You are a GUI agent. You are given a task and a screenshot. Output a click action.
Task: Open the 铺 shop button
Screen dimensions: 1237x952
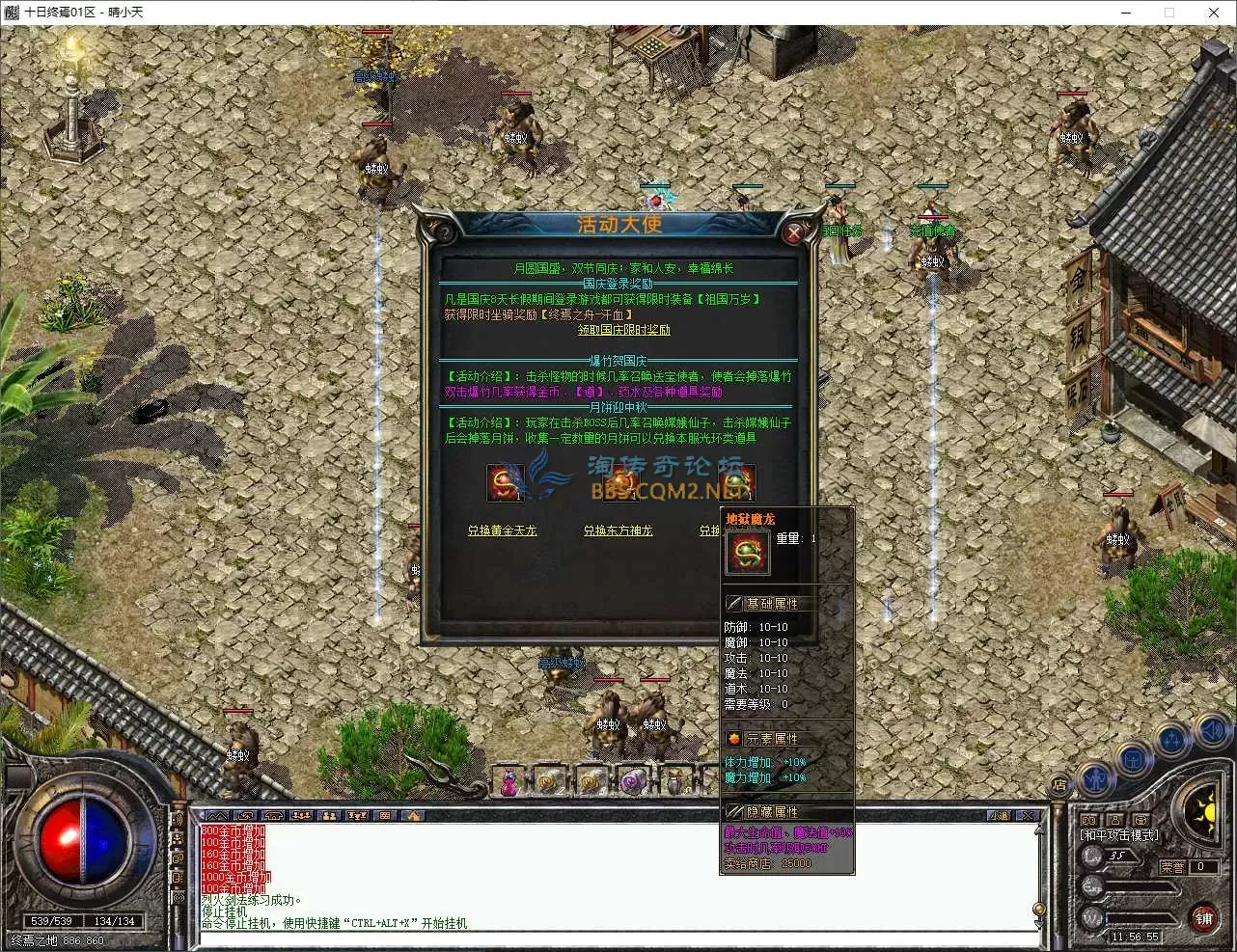pos(1203,917)
